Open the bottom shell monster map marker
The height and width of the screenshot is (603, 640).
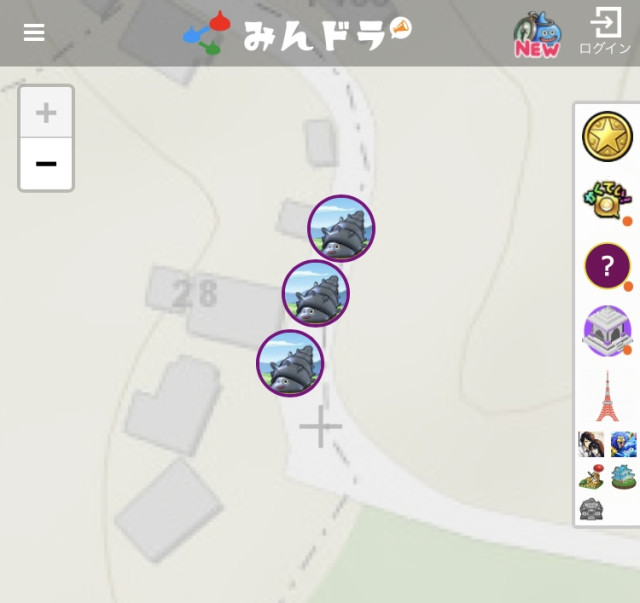pos(290,363)
